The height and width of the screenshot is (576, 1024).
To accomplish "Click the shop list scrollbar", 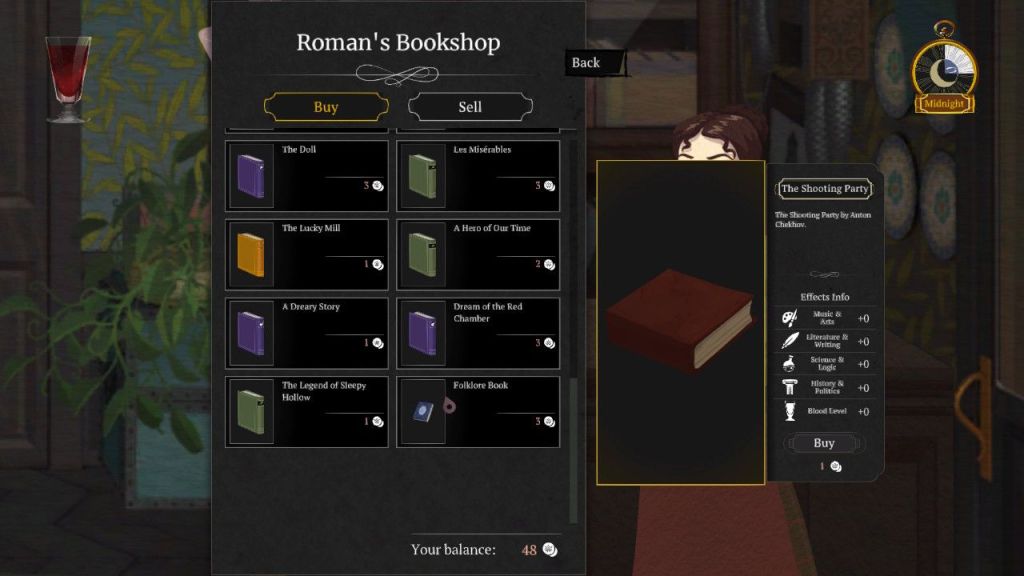I will pyautogui.click(x=573, y=450).
